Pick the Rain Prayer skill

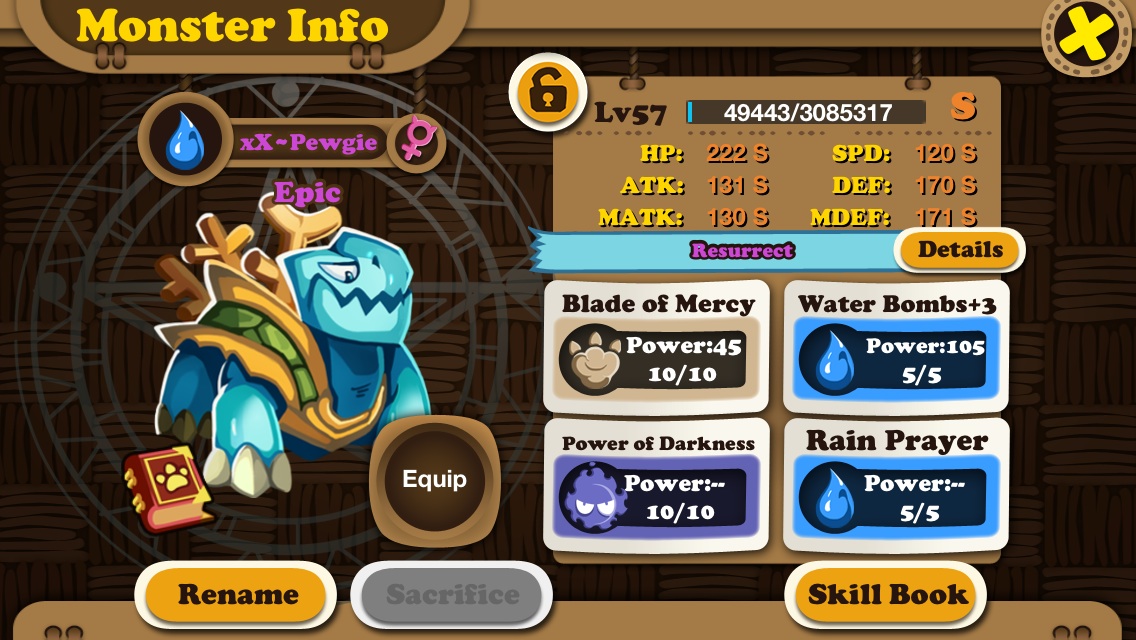(x=896, y=485)
